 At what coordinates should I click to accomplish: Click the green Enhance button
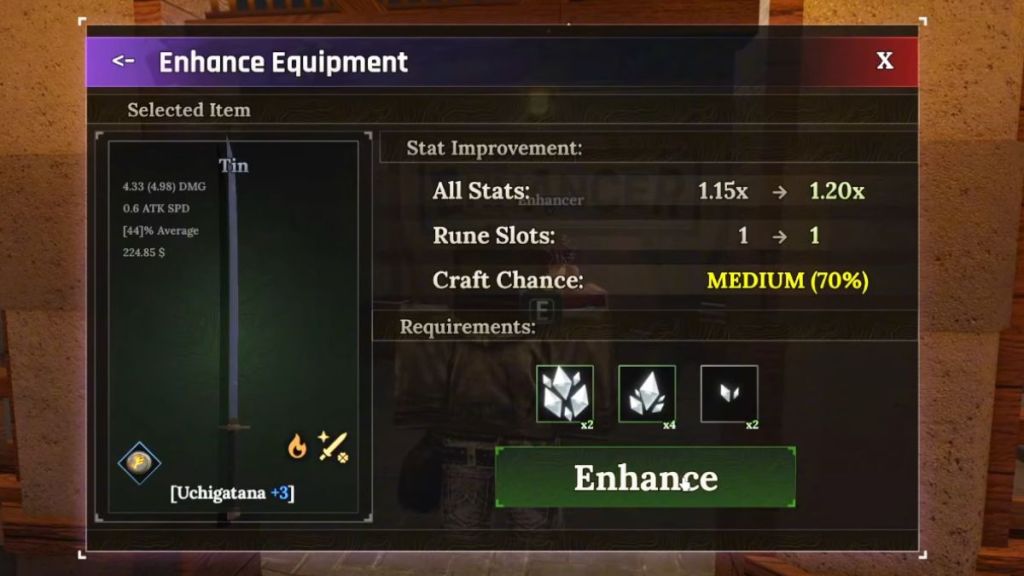tap(645, 477)
